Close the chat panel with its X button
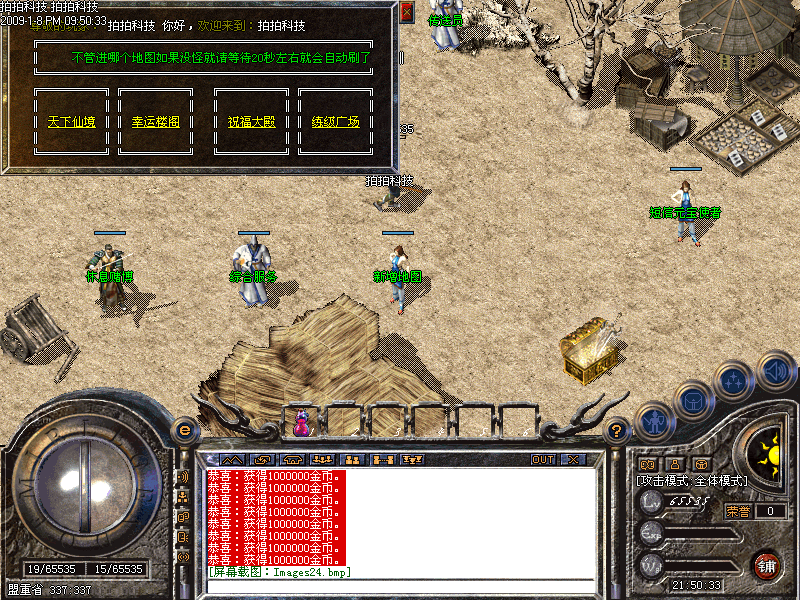Image resolution: width=800 pixels, height=600 pixels. click(x=572, y=460)
